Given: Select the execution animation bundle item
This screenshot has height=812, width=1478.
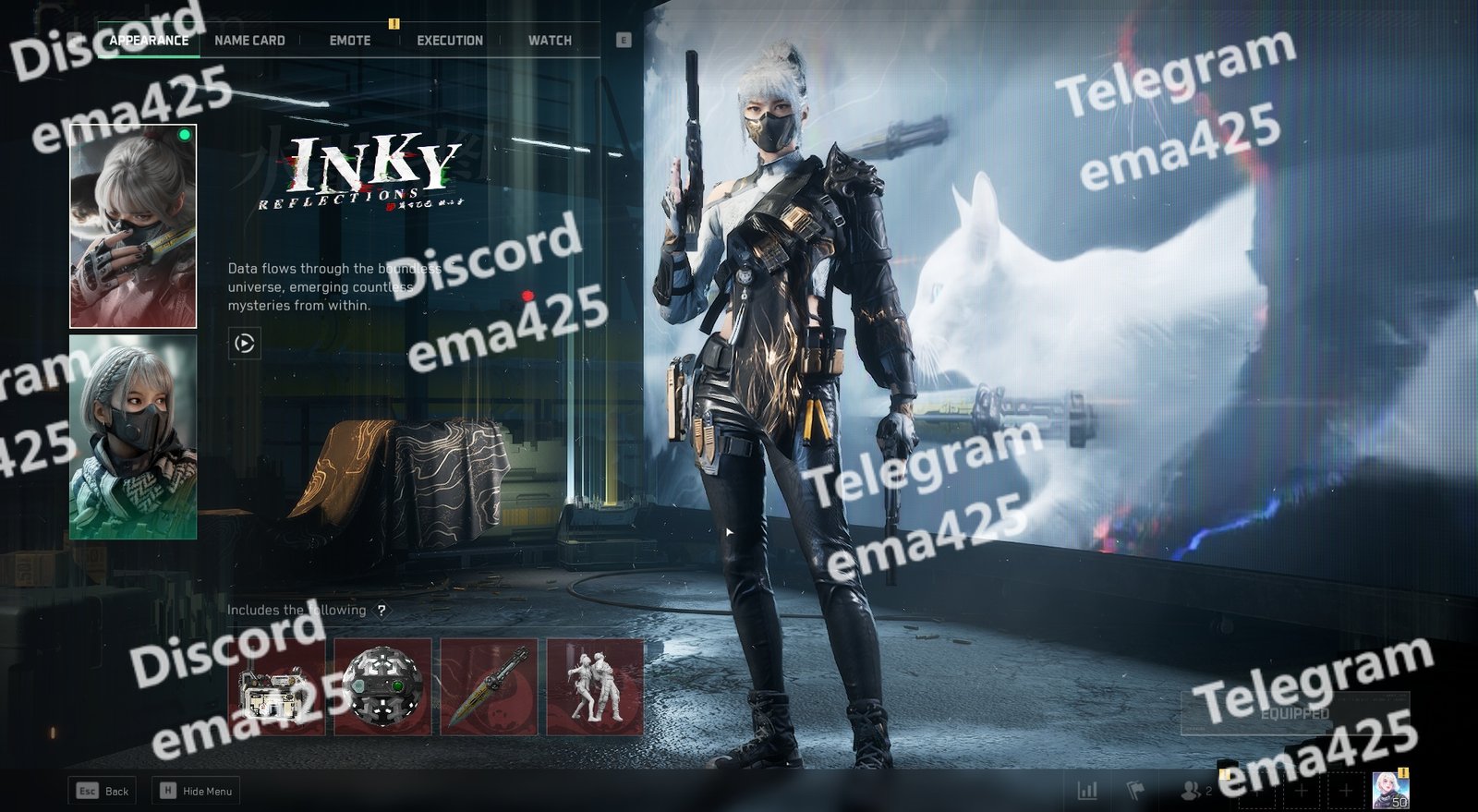Looking at the screenshot, I should (x=595, y=686).
